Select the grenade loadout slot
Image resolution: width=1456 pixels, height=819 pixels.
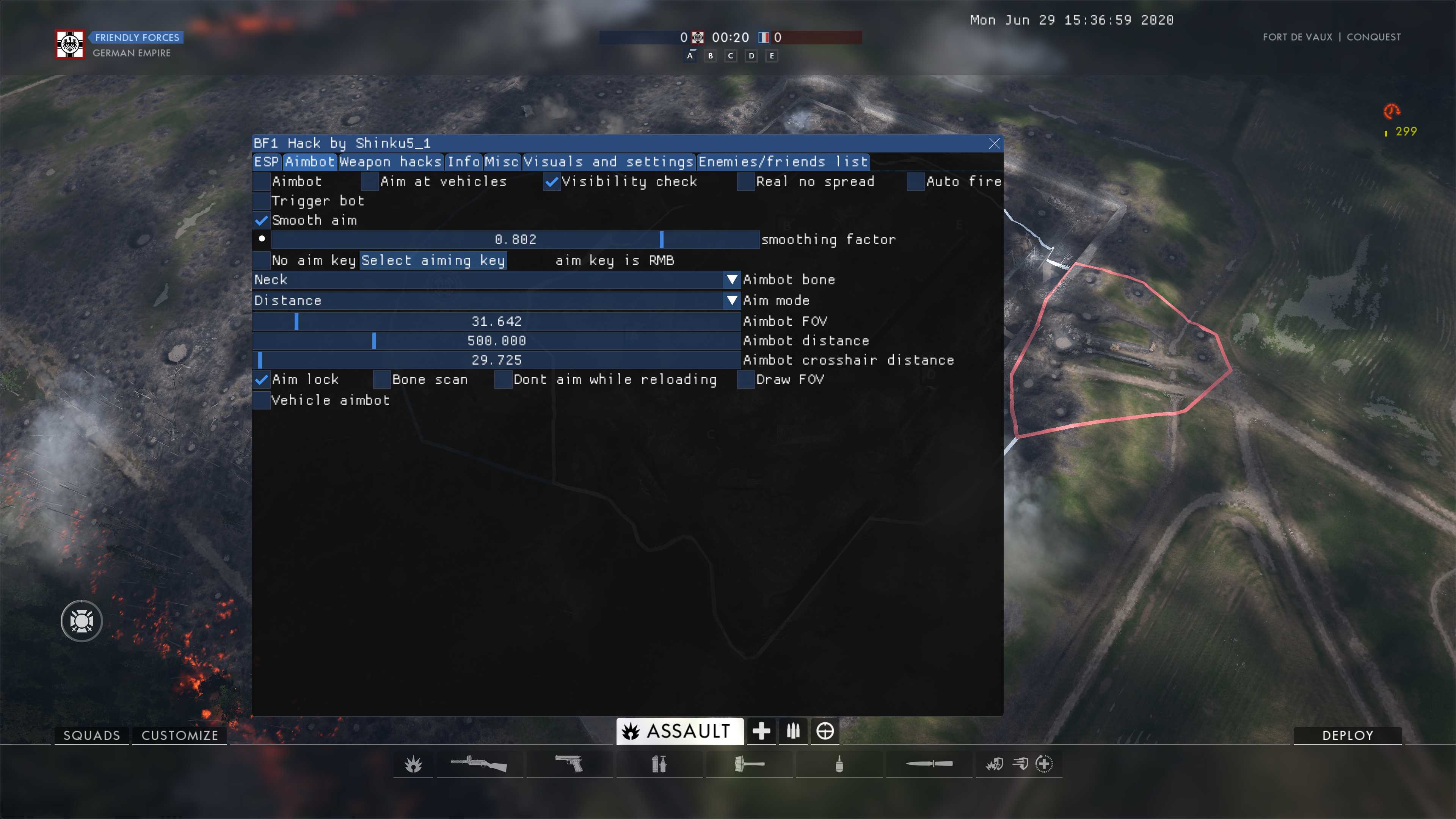839,764
